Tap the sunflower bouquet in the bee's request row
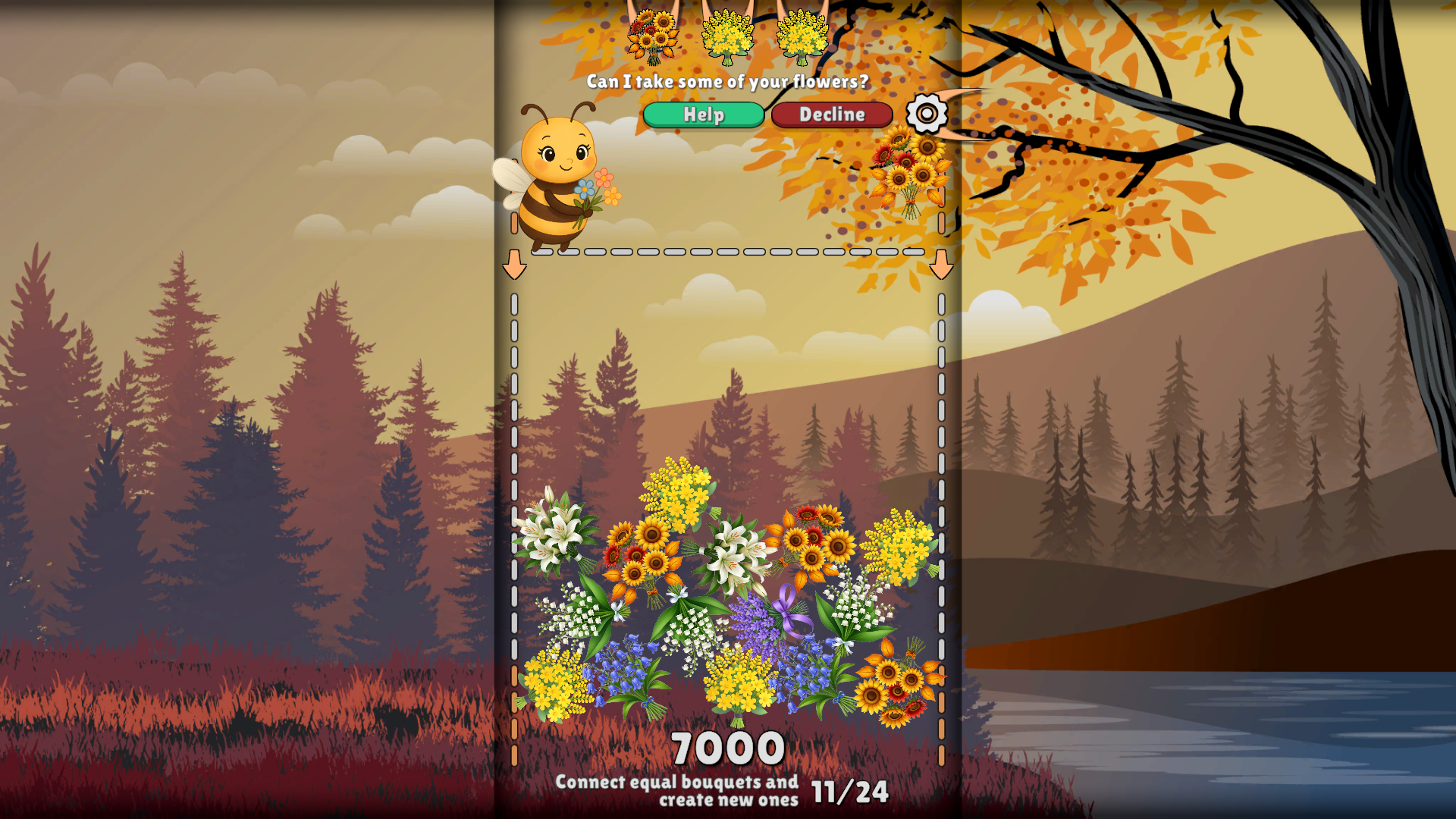 [x=654, y=34]
